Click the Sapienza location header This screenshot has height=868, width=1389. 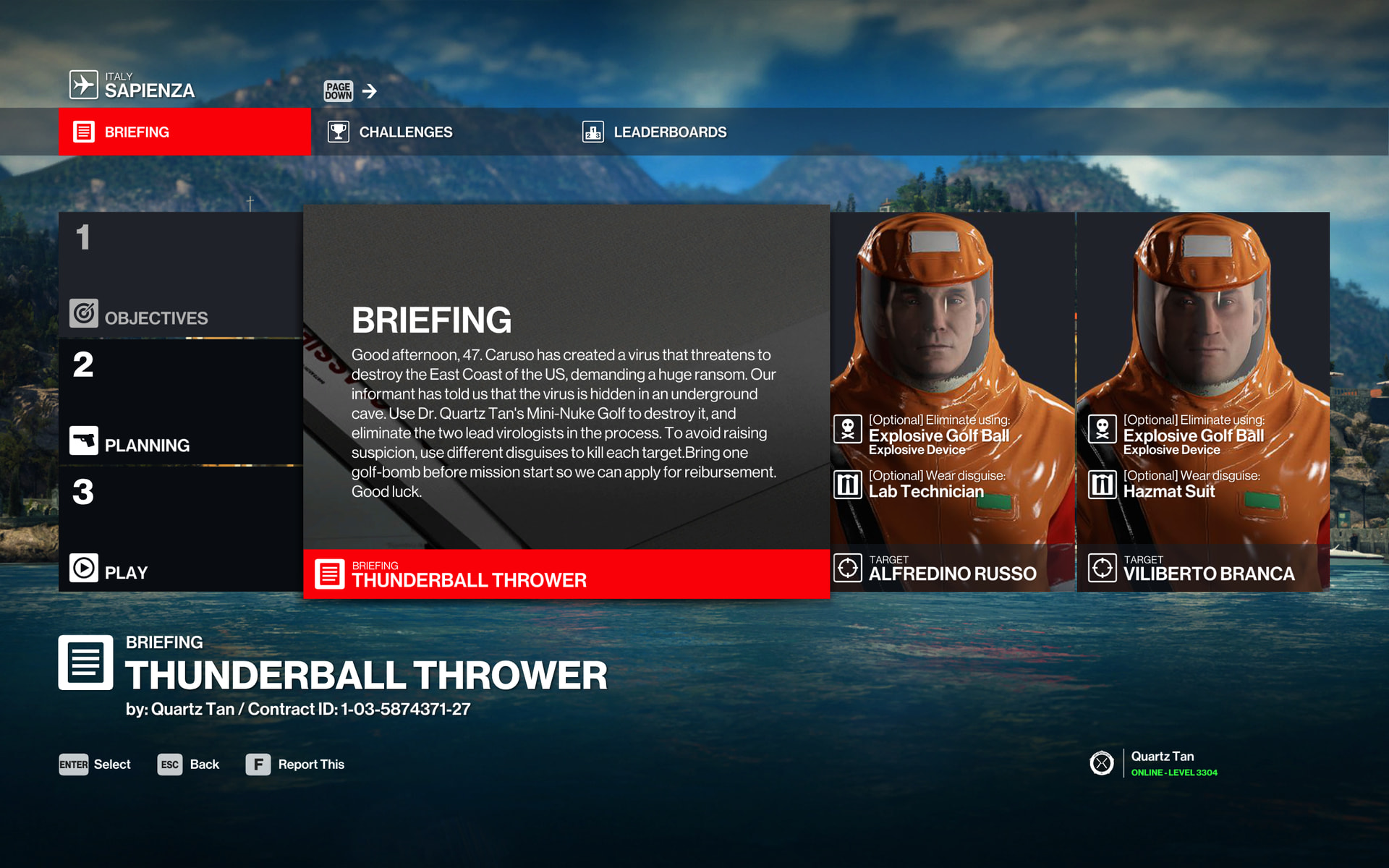(x=132, y=85)
